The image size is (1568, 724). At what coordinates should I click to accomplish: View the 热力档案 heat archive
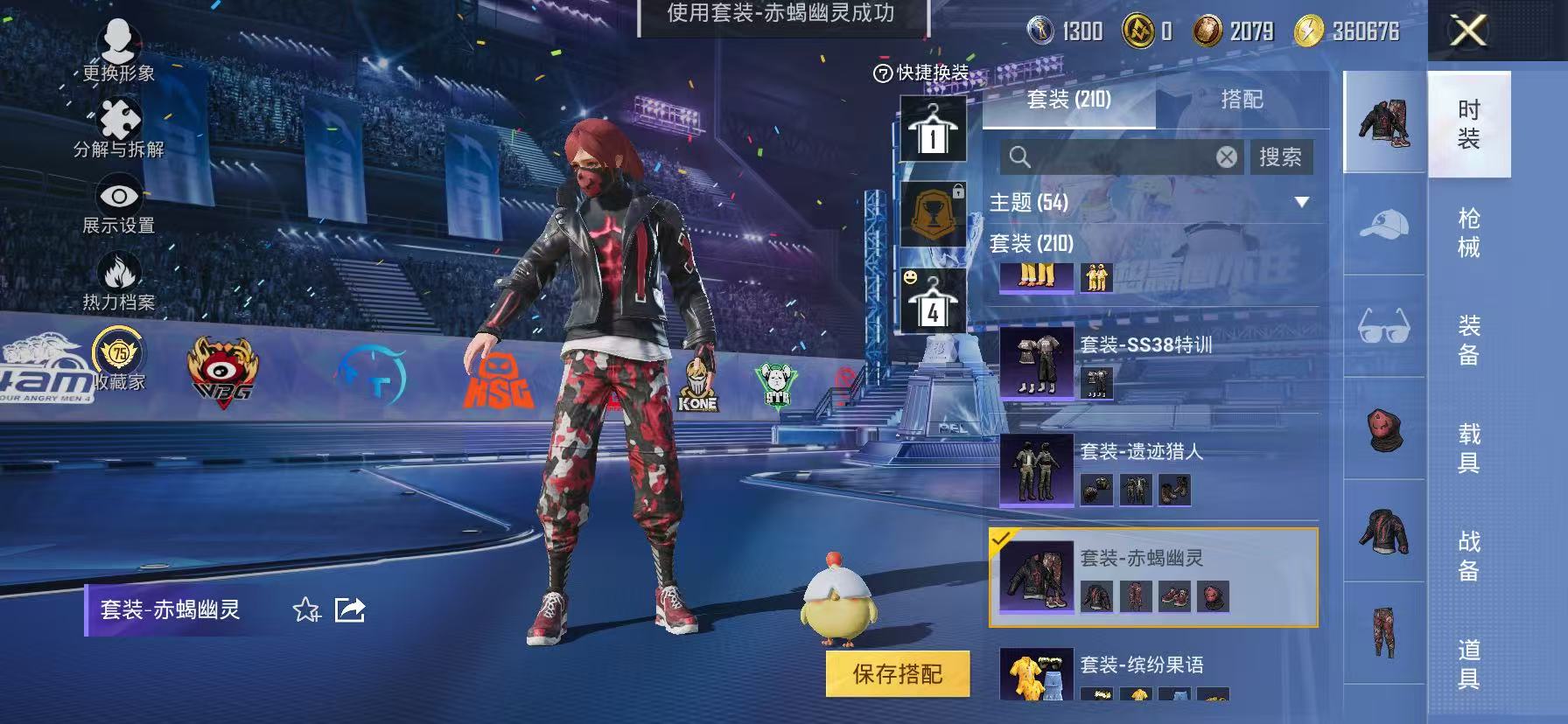pyautogui.click(x=120, y=271)
